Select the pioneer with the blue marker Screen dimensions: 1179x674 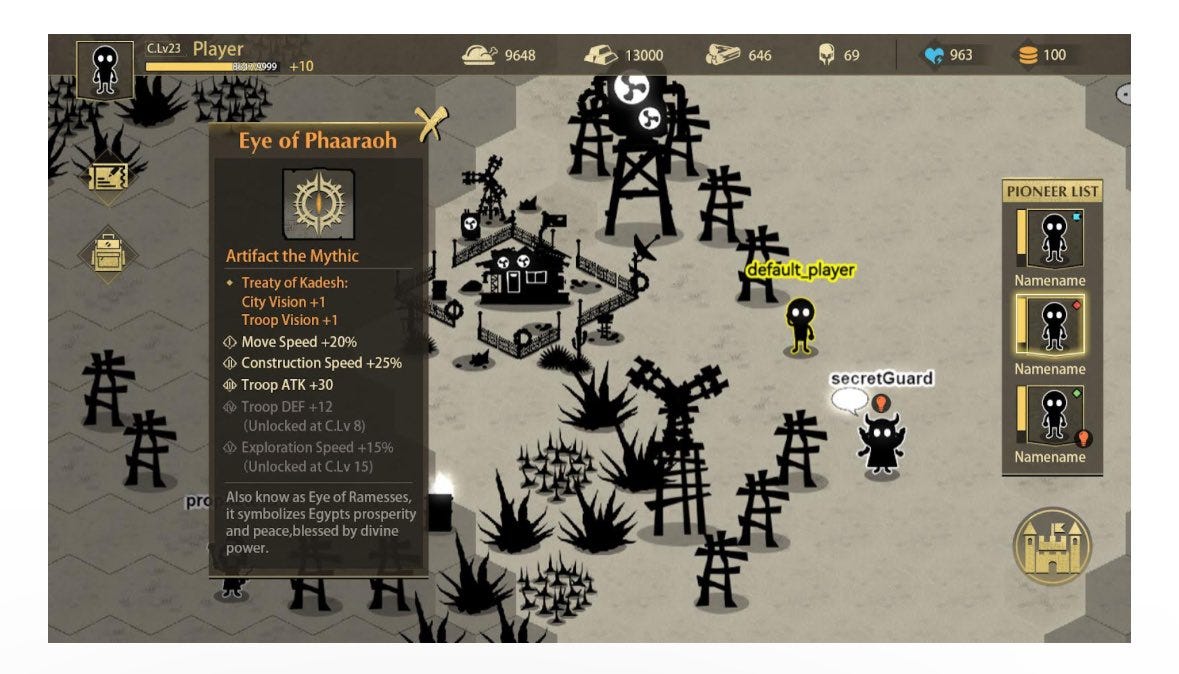pyautogui.click(x=1053, y=237)
